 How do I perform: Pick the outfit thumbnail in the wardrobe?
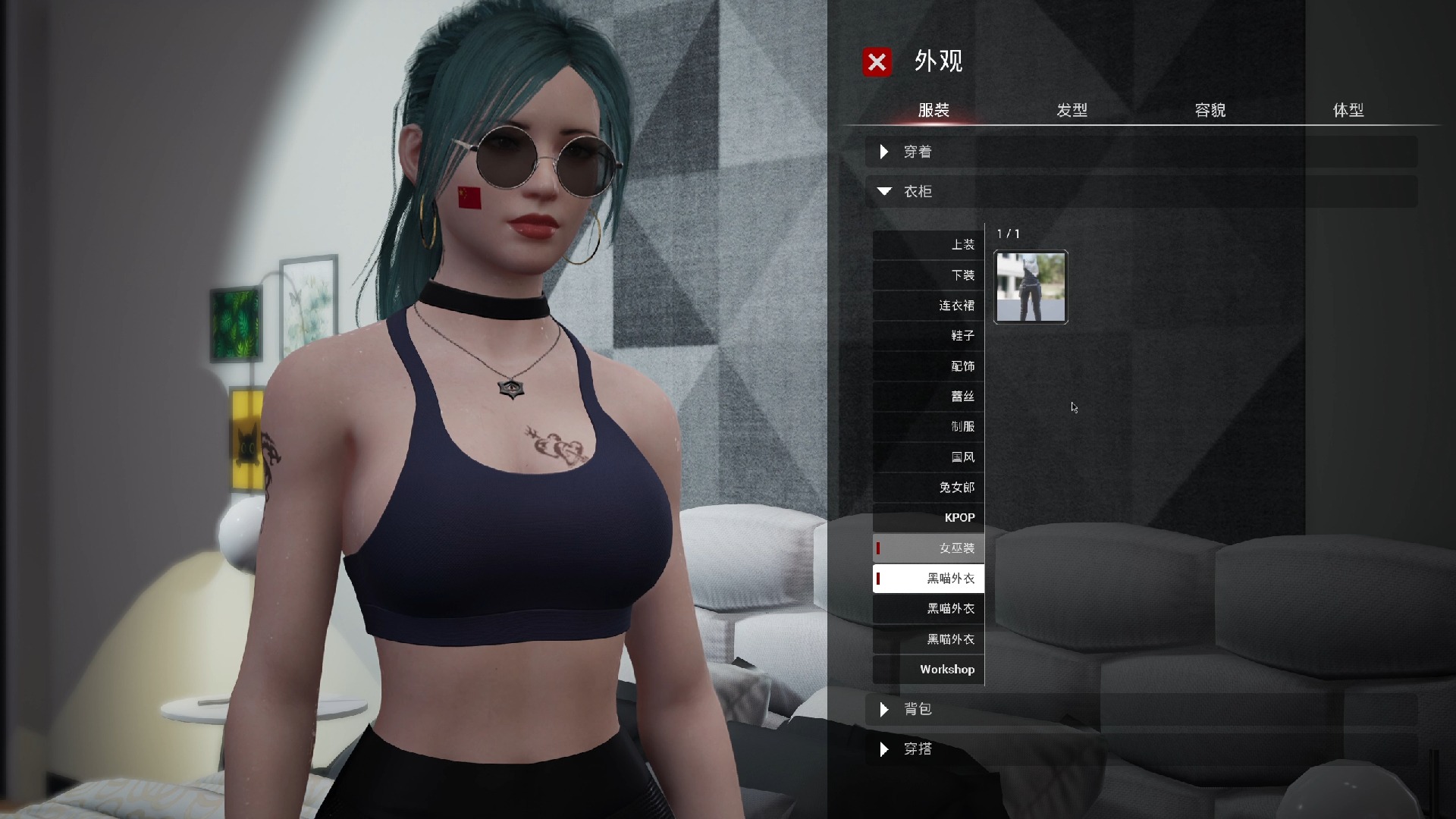pos(1031,287)
